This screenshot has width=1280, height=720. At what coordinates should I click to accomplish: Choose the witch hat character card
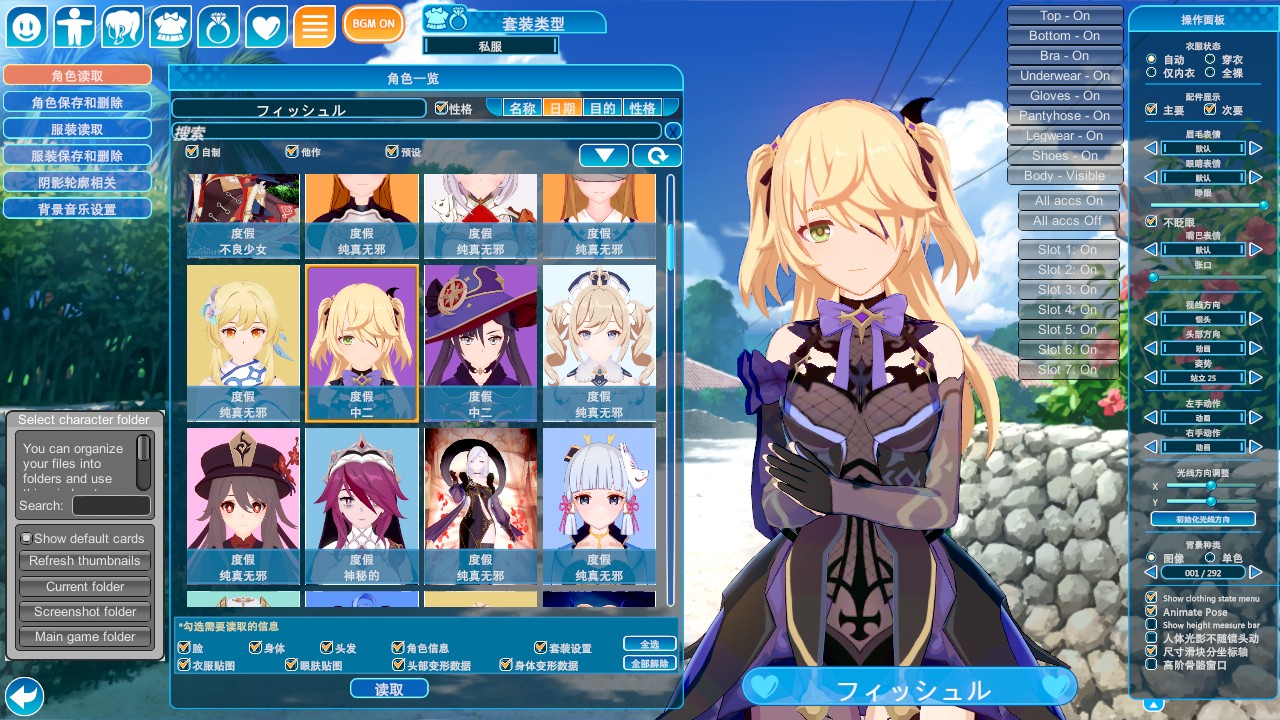click(480, 342)
